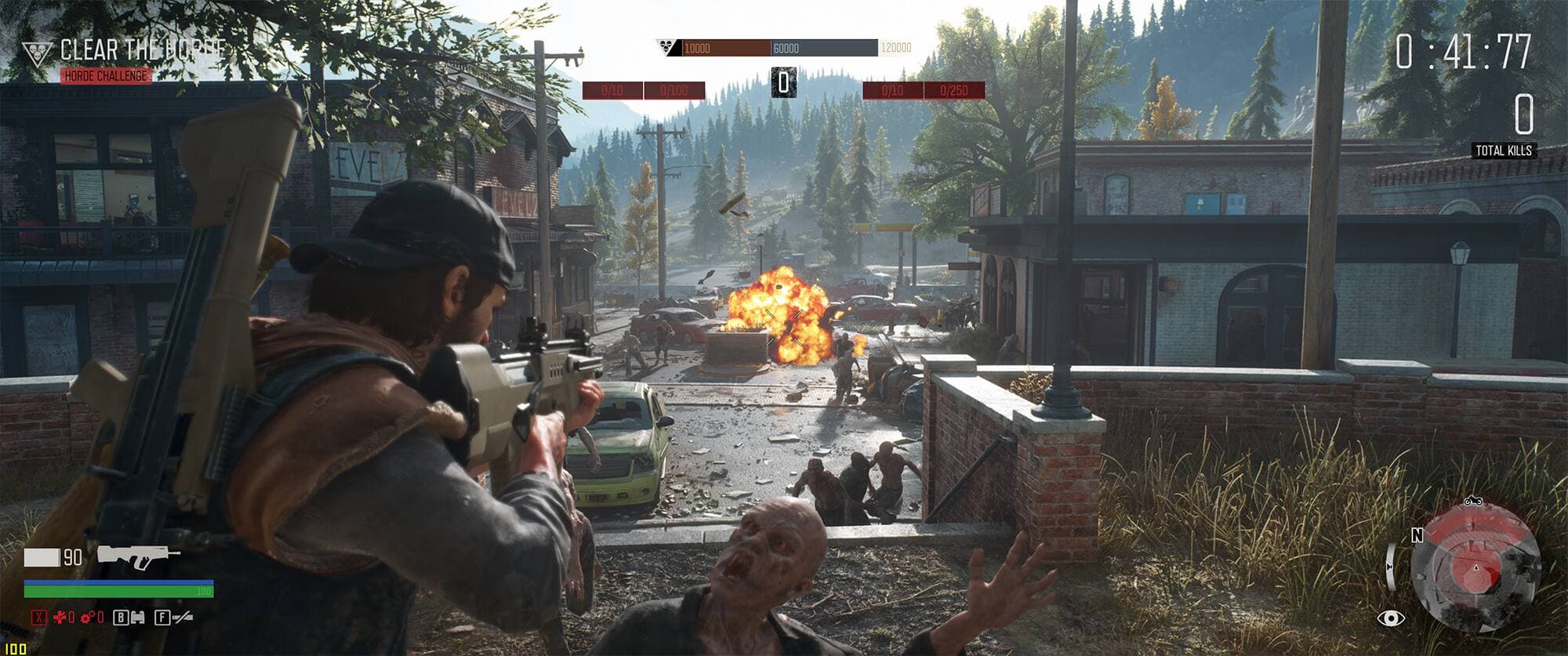The height and width of the screenshot is (656, 1568).
Task: Open the bandage item slot next to B prompt
Action: tap(138, 618)
